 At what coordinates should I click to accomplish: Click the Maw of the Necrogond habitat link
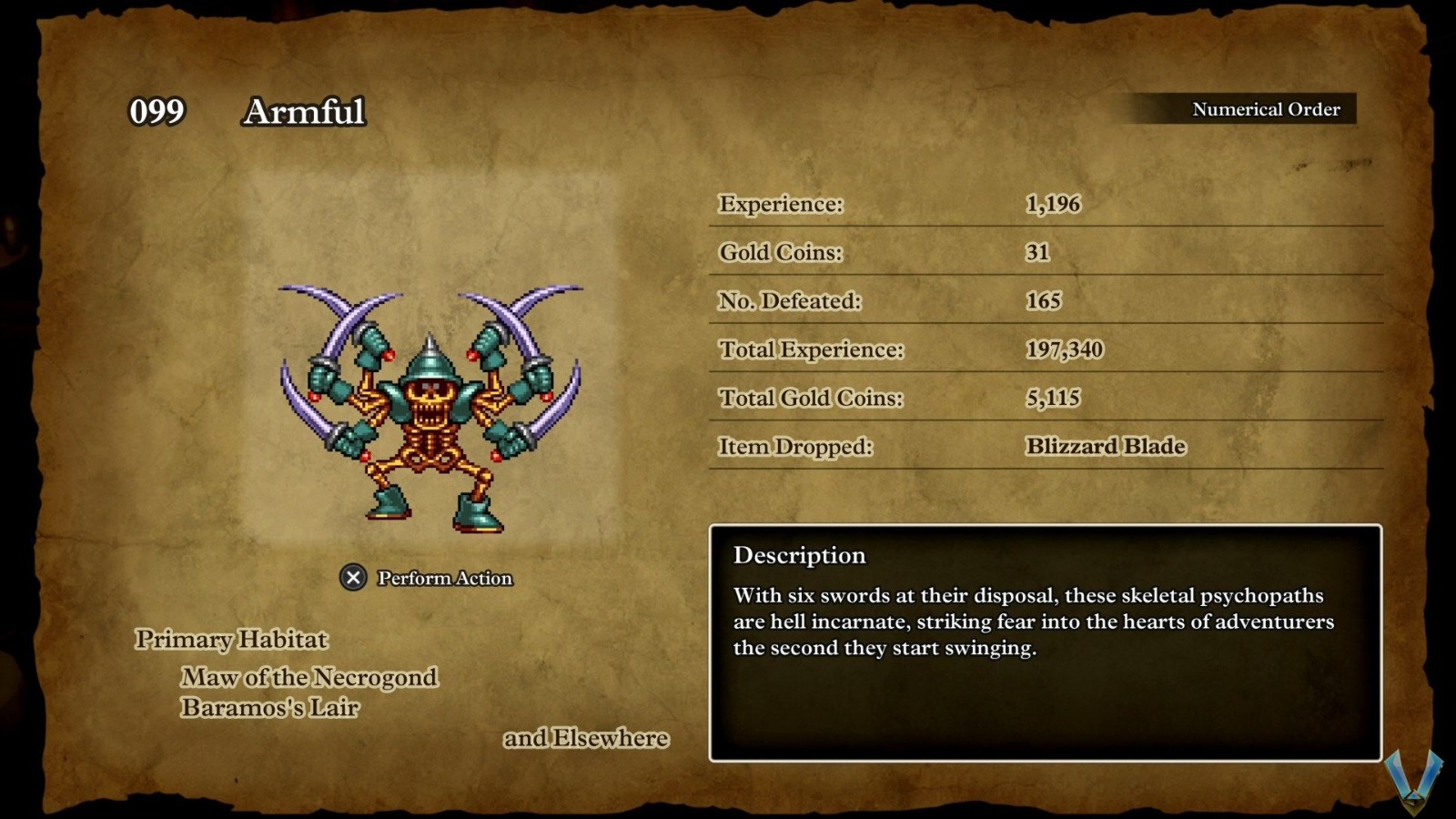coord(309,677)
